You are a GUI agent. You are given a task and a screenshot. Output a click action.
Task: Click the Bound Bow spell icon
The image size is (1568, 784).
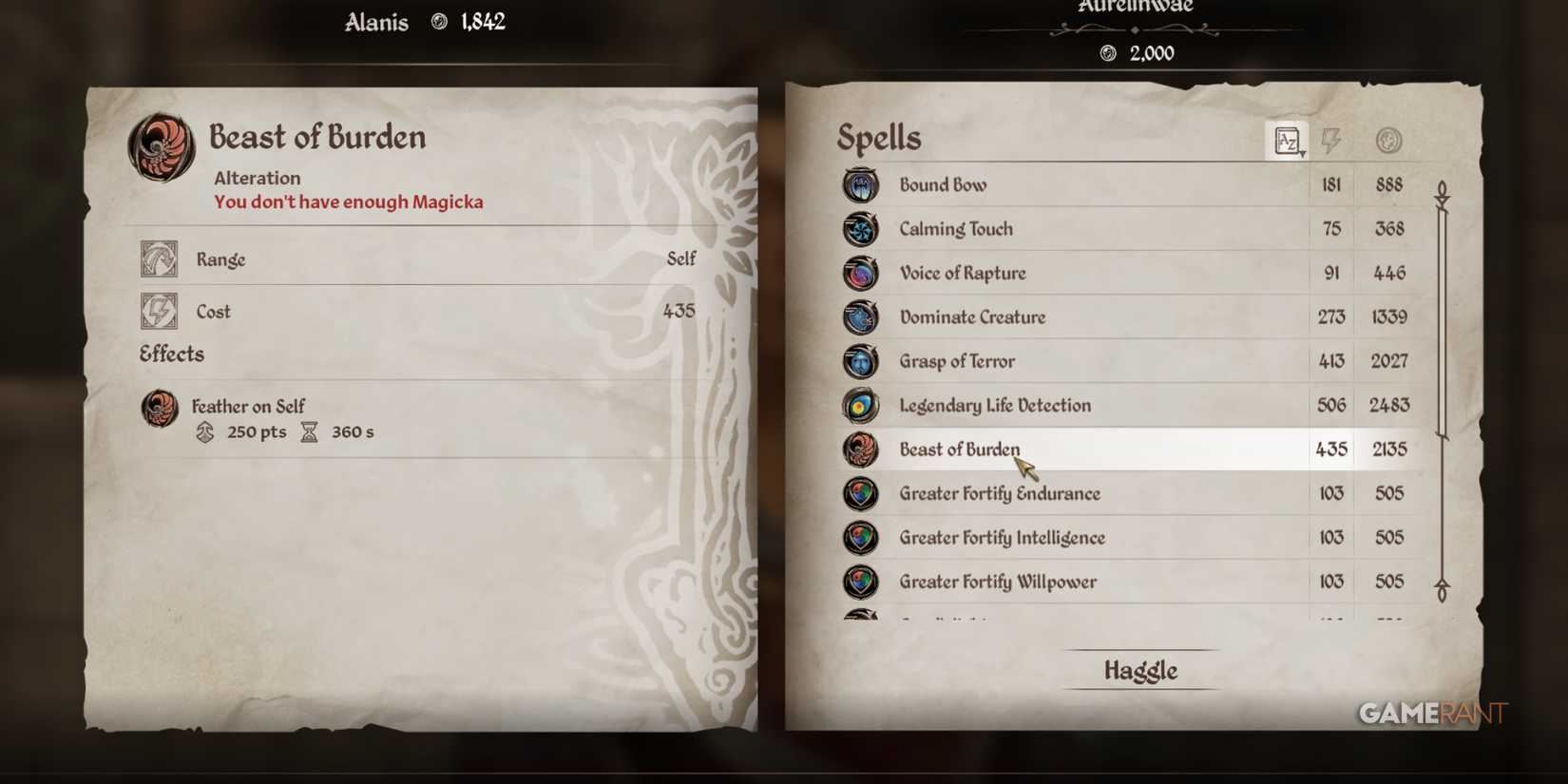[x=860, y=185]
